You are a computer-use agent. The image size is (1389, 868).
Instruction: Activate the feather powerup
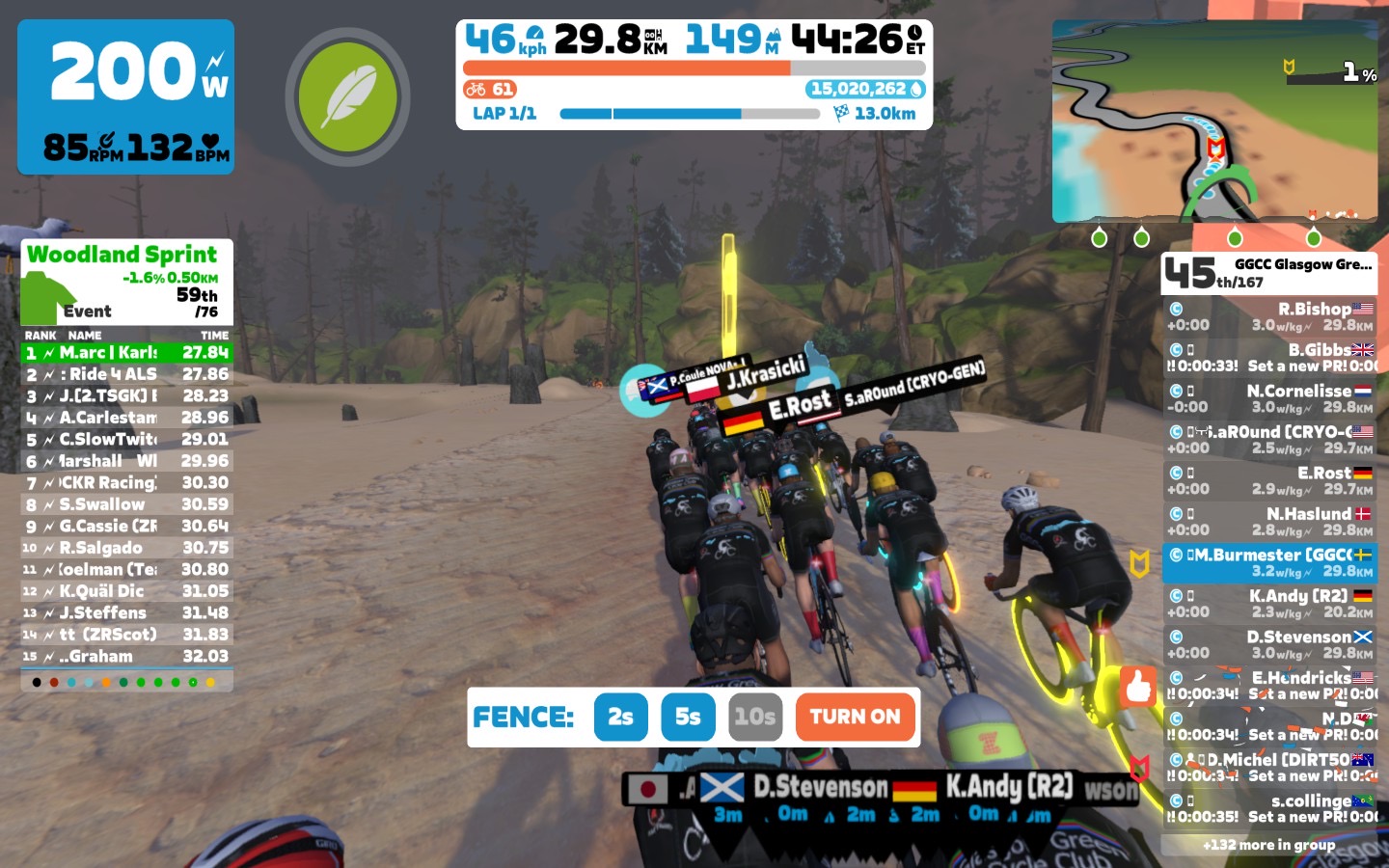(347, 96)
